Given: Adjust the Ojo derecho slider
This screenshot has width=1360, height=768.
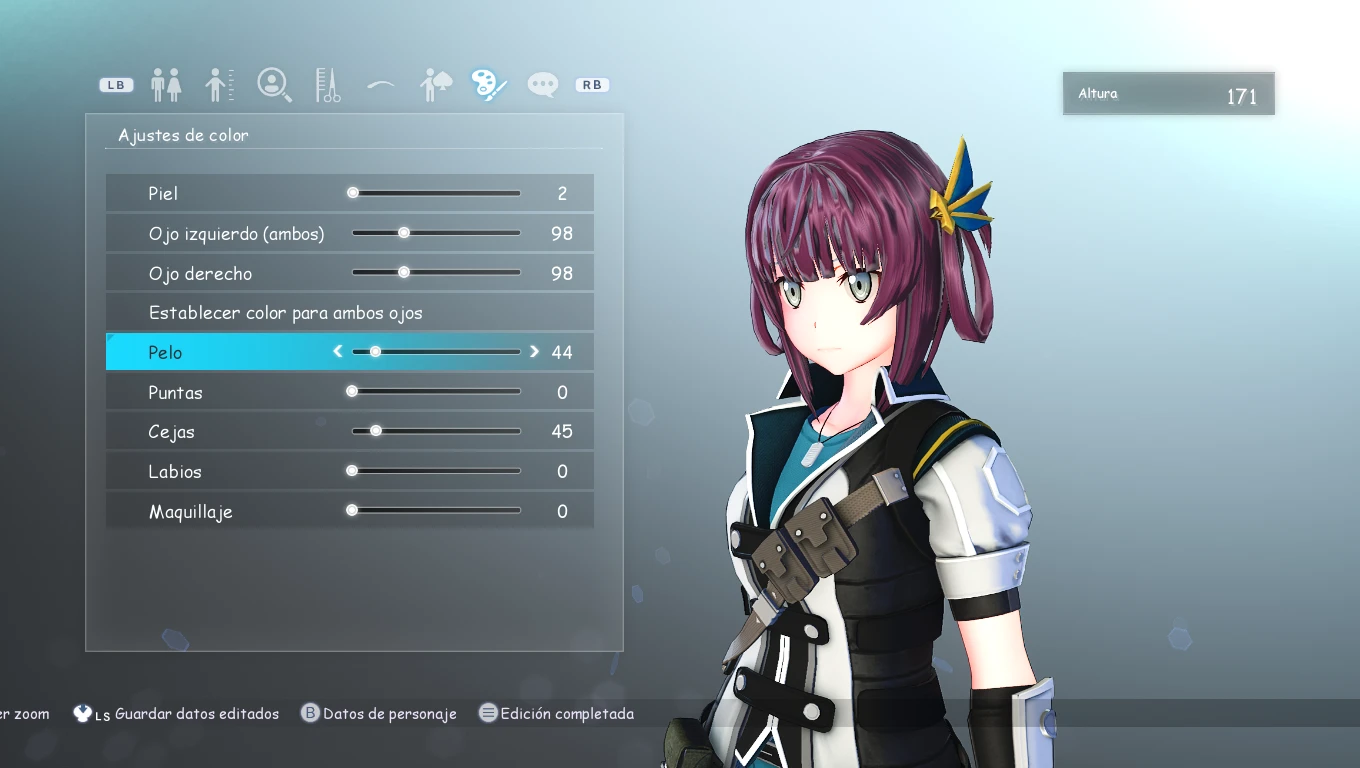Looking at the screenshot, I should pos(436,272).
